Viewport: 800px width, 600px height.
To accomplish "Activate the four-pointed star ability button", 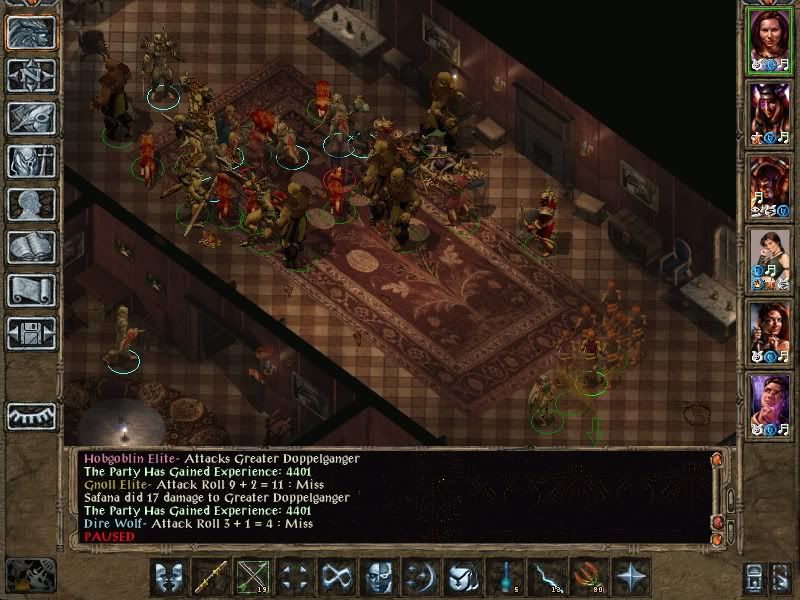I will point(631,577).
